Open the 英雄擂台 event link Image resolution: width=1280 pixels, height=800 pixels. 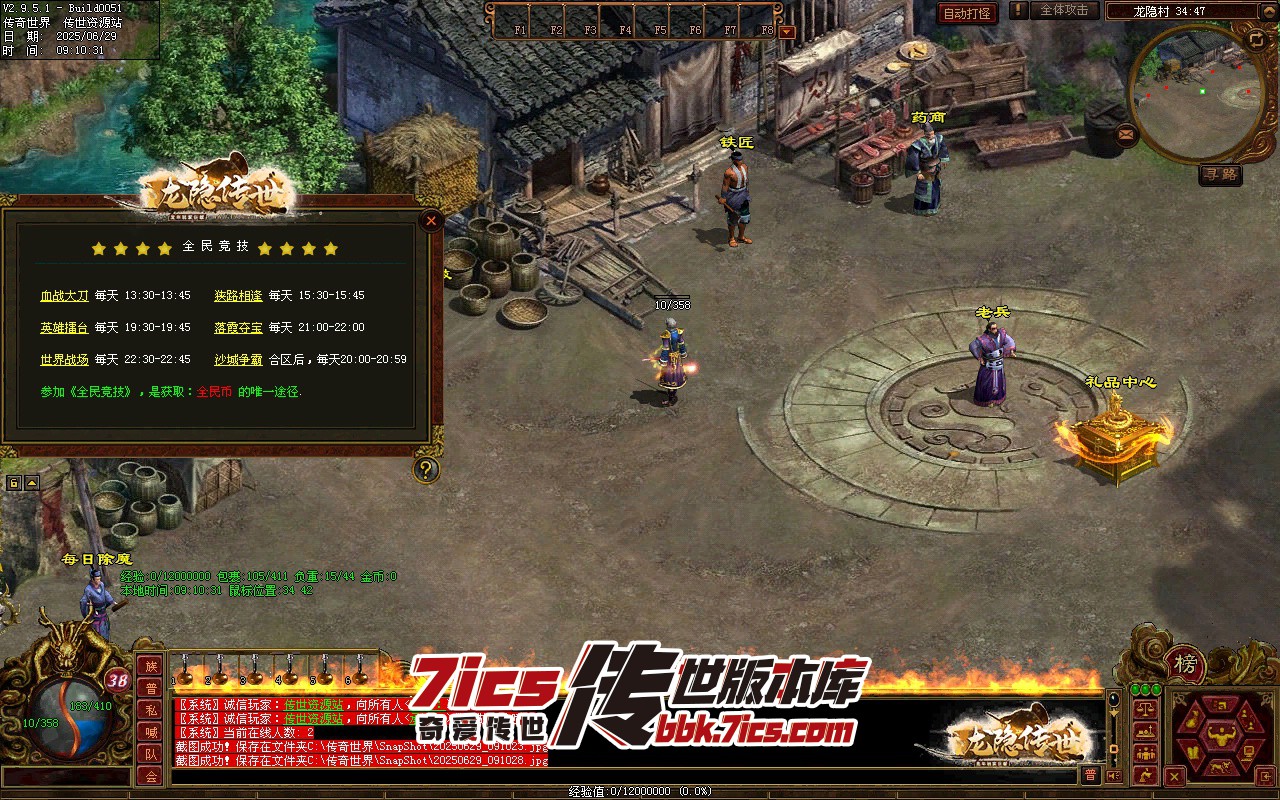click(64, 328)
